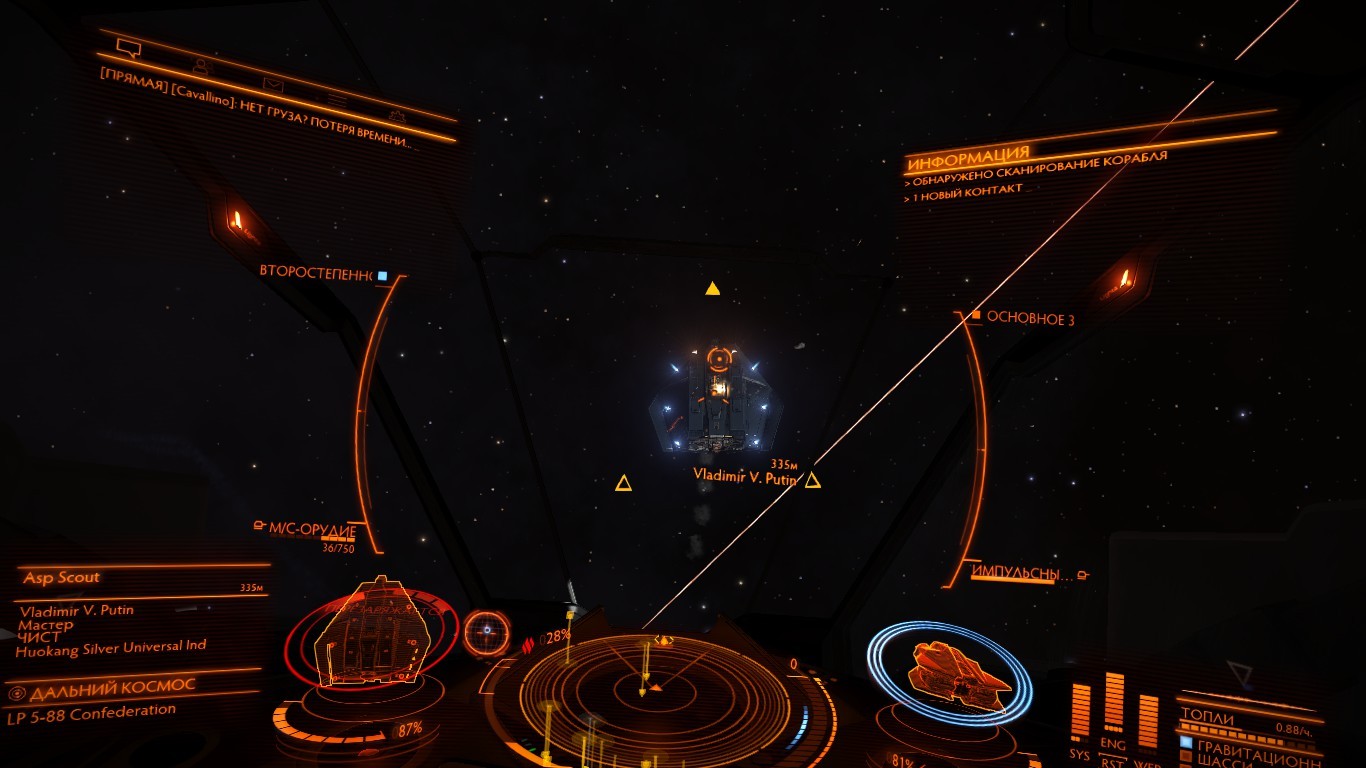The image size is (1366, 768).
Task: Switch to the contacts people tab
Action: pos(201,67)
